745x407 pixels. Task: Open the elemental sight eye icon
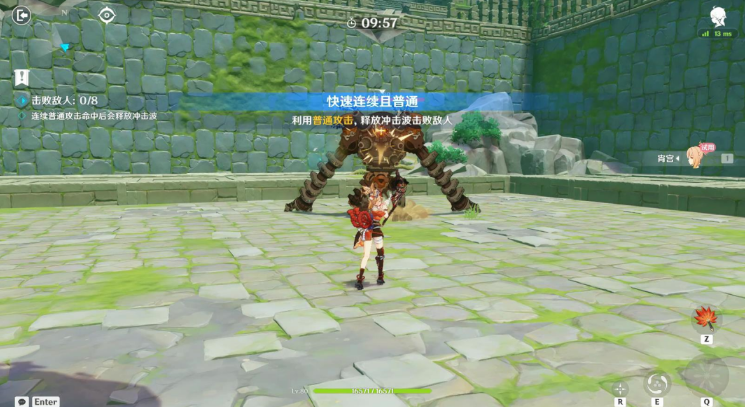(x=107, y=14)
